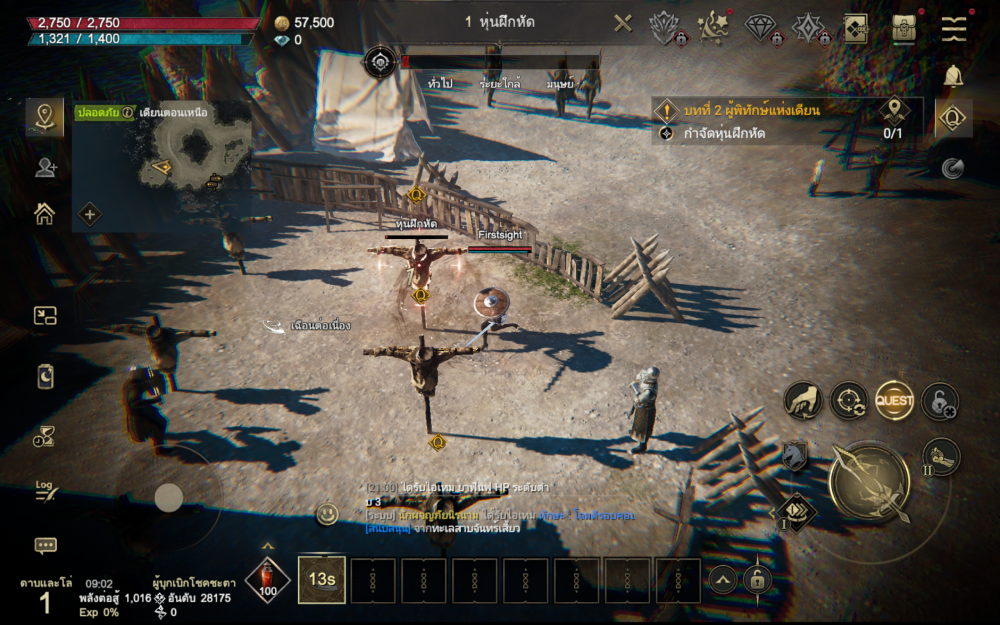Open the house icon in the left sidebar

point(45,213)
